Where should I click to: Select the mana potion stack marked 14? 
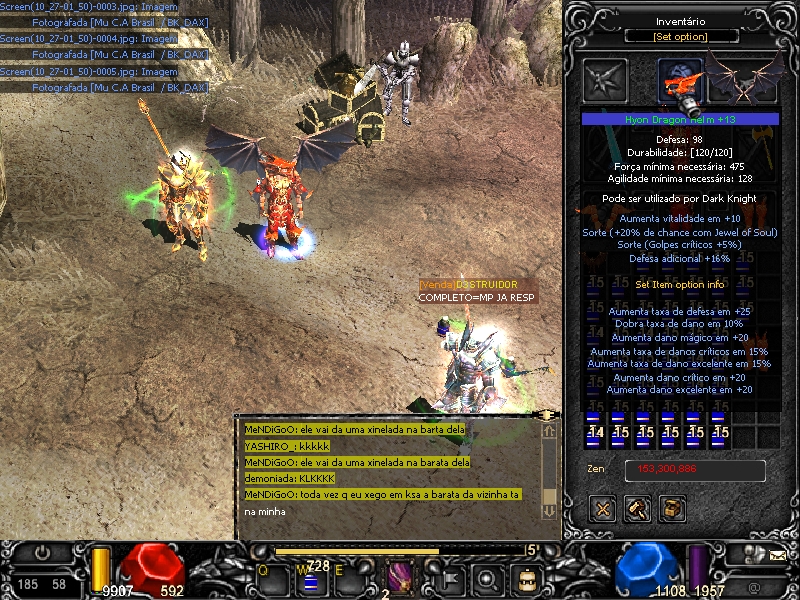coord(595,432)
